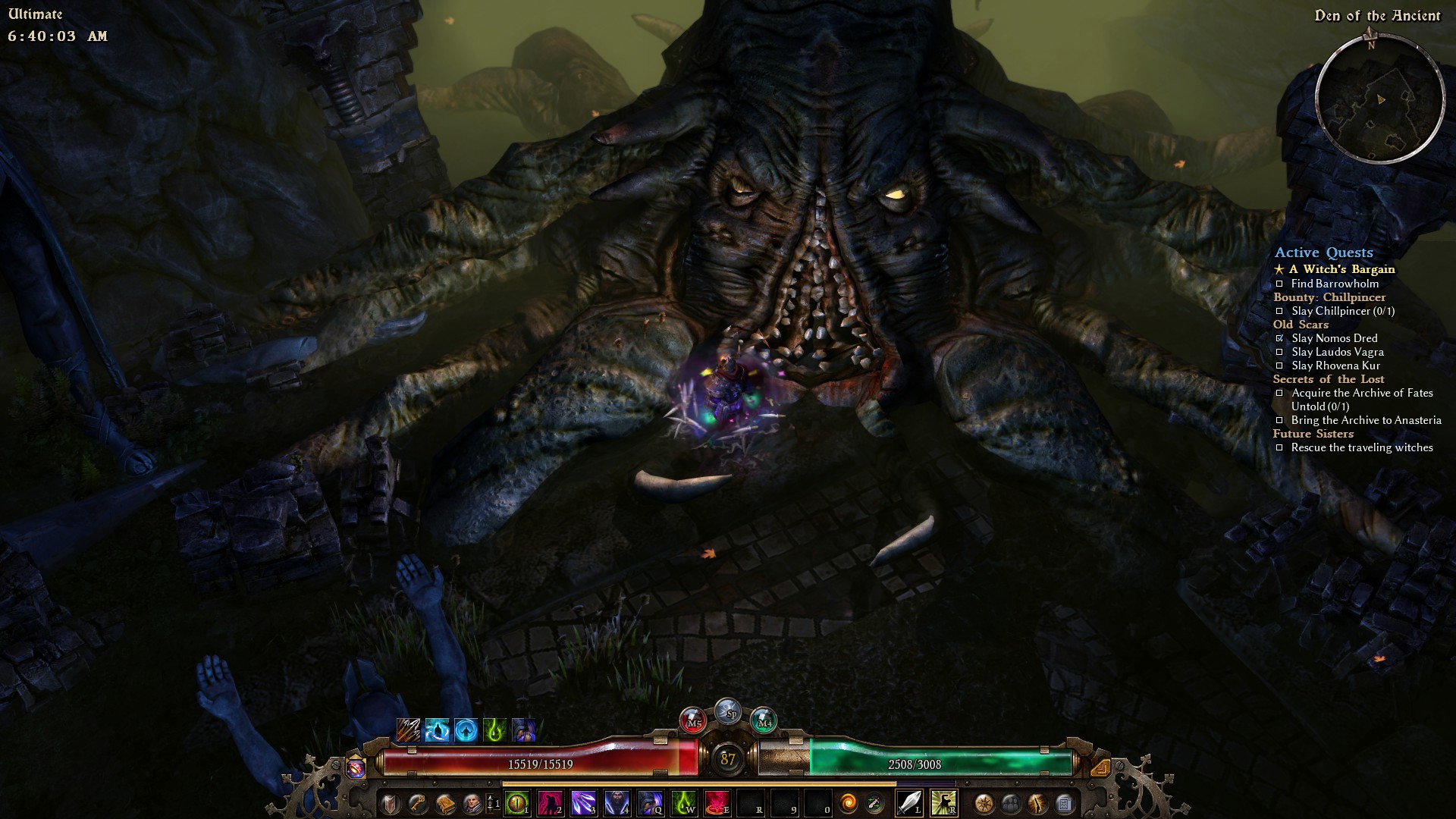Activate the green eye skill in slot 1
This screenshot has height=819, width=1456.
[x=518, y=803]
